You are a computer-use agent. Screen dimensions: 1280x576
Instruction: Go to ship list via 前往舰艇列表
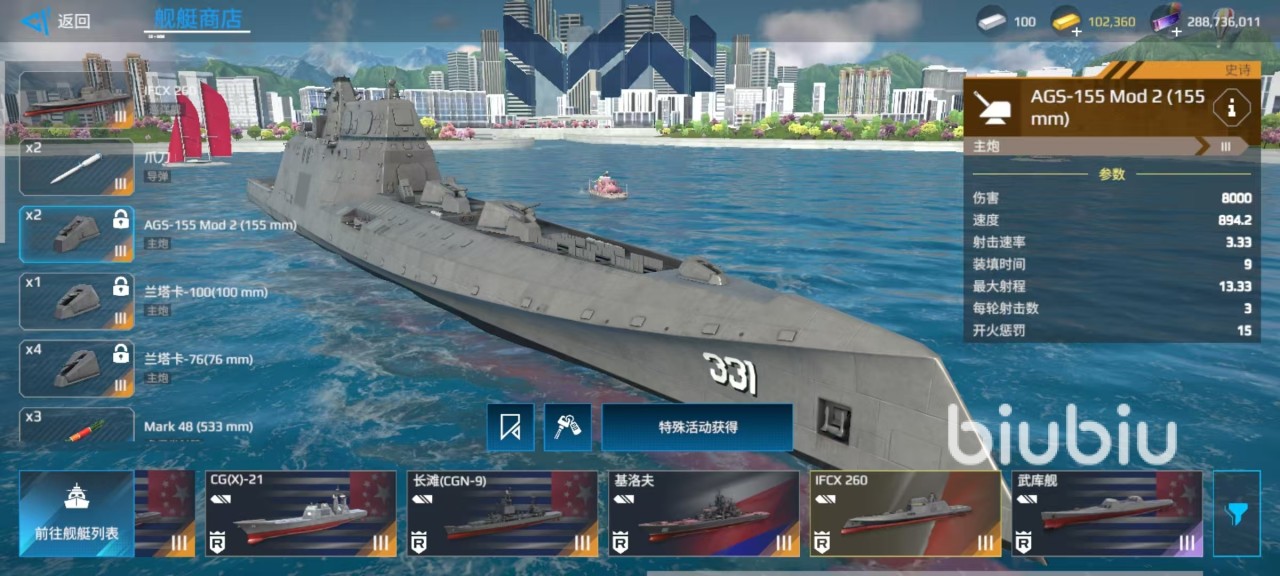[76, 513]
